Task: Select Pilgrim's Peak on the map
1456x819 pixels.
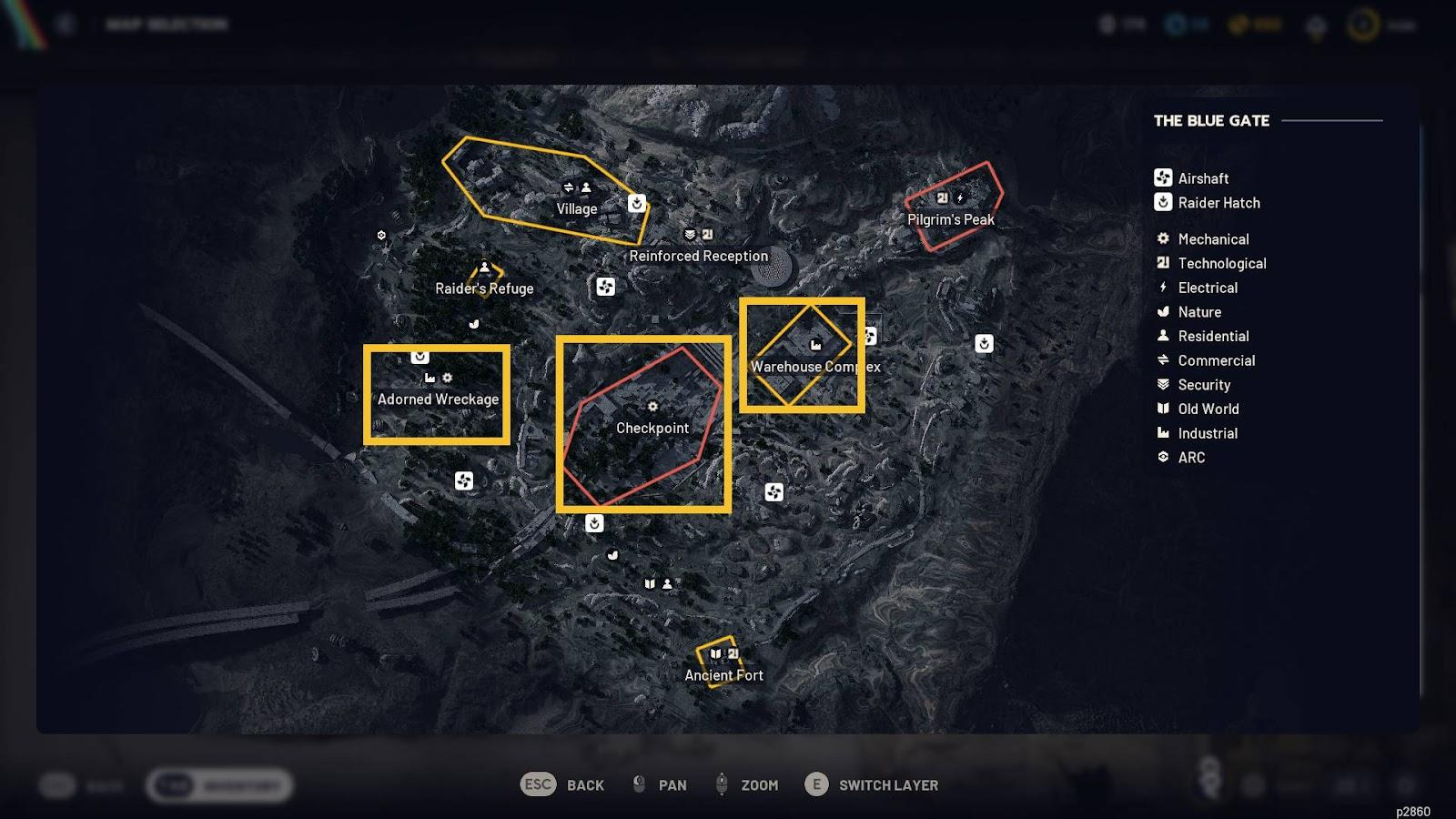Action: pyautogui.click(x=951, y=219)
